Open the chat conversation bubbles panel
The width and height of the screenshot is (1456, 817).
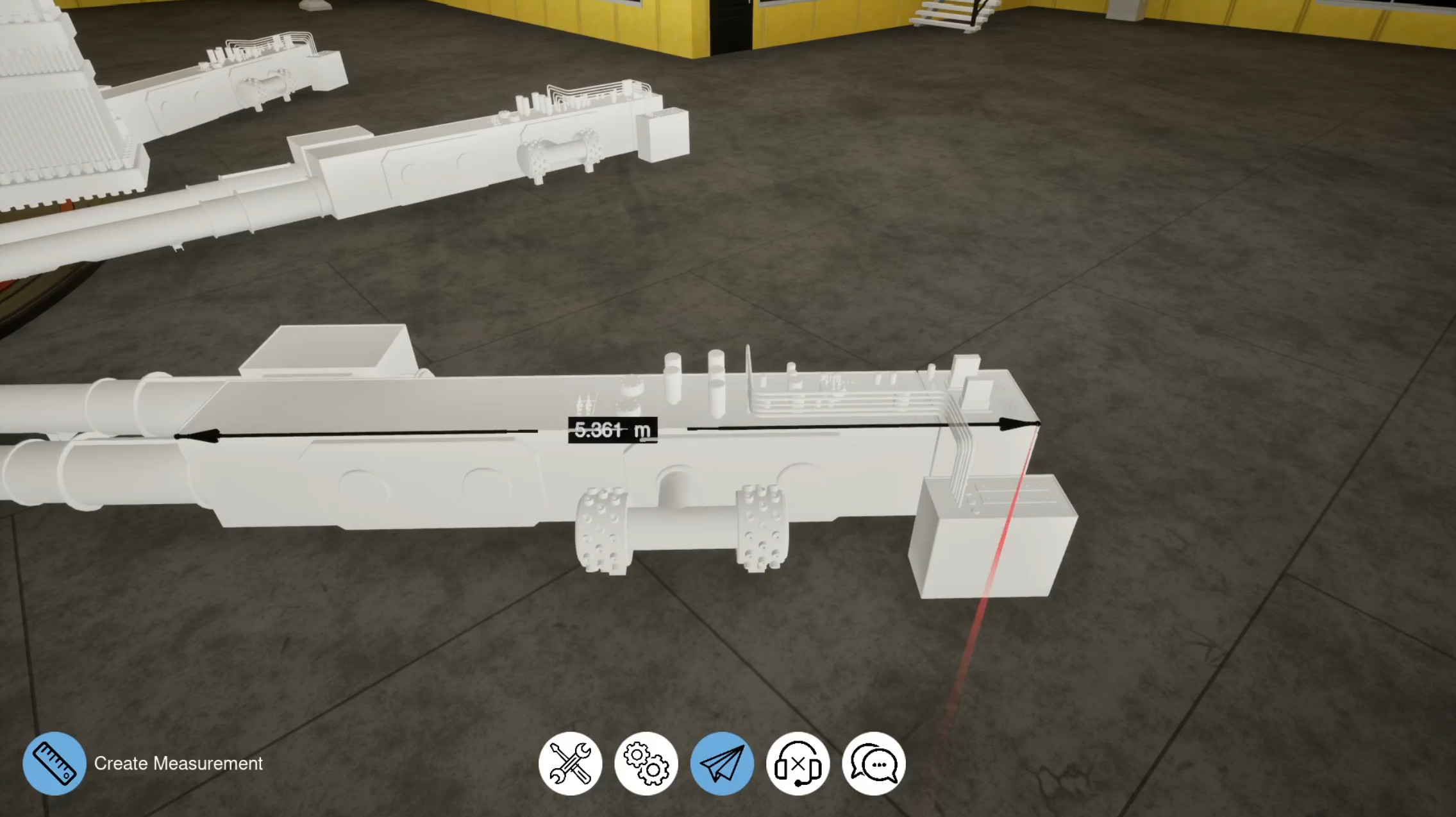[x=874, y=763]
